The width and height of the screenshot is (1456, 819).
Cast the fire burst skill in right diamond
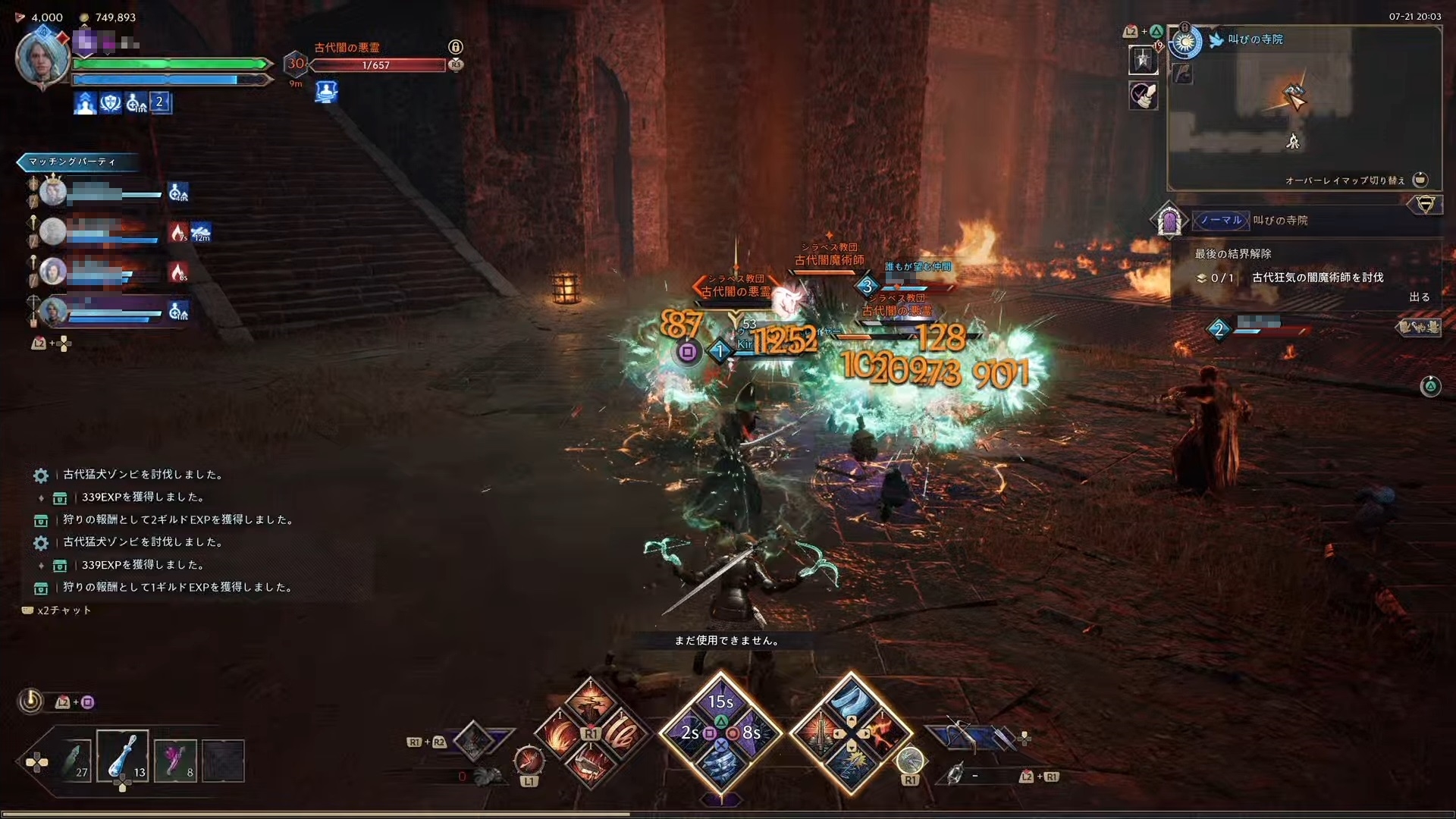[x=882, y=733]
